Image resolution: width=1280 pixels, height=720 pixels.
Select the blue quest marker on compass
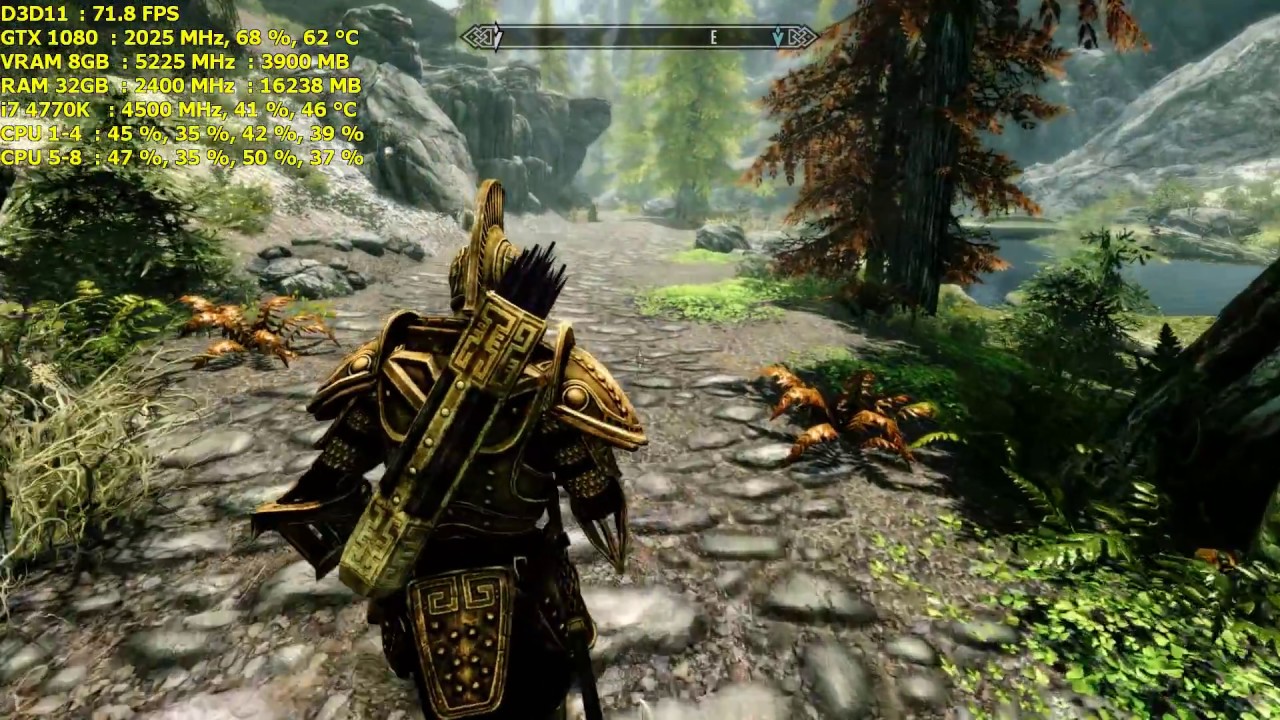pyautogui.click(x=778, y=38)
